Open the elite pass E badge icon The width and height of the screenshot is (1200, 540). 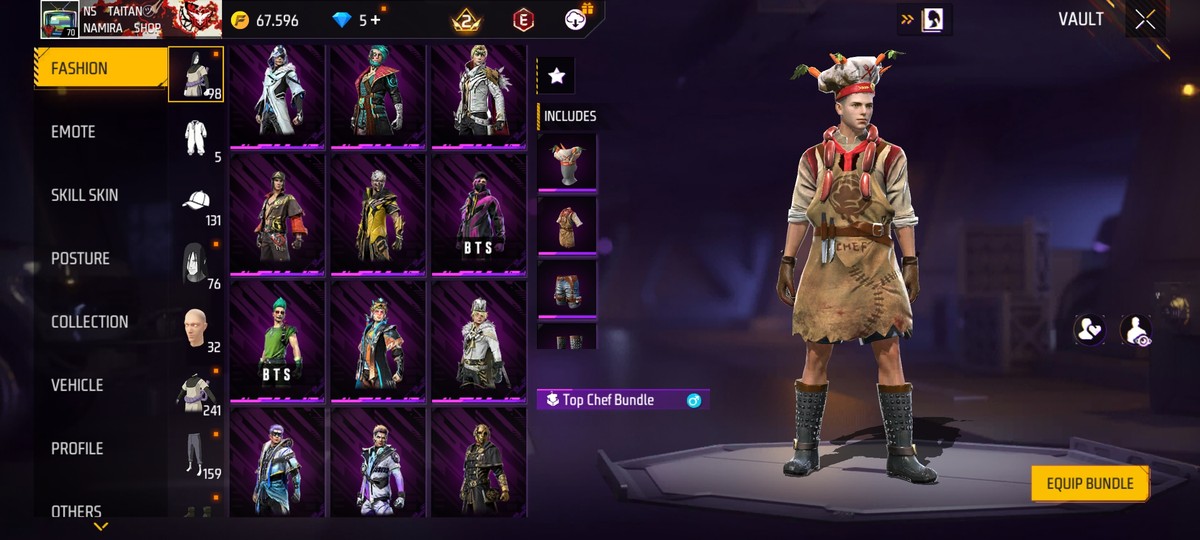click(x=521, y=20)
